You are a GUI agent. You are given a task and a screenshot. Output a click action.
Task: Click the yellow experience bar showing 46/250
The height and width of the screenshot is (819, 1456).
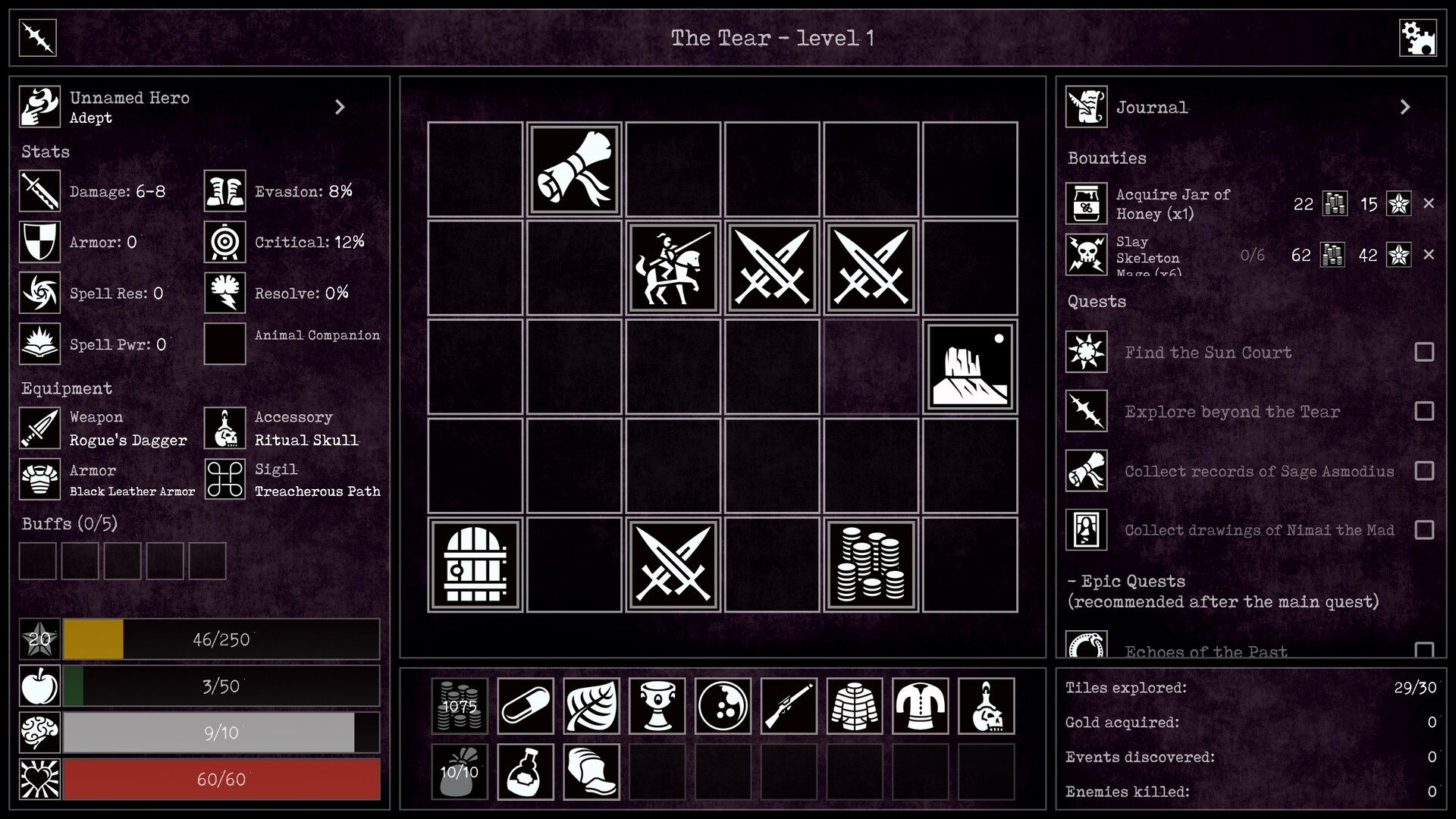tap(220, 639)
